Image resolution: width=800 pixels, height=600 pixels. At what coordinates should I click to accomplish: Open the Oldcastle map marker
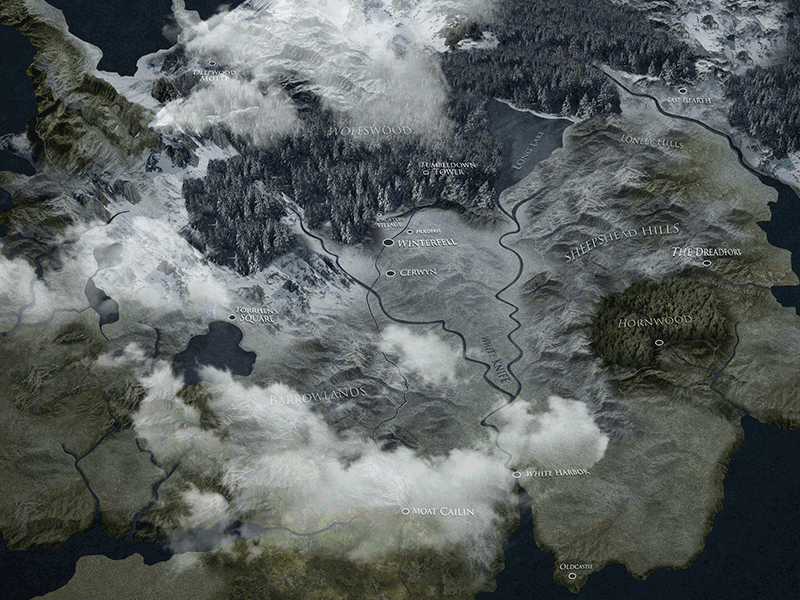click(x=571, y=576)
